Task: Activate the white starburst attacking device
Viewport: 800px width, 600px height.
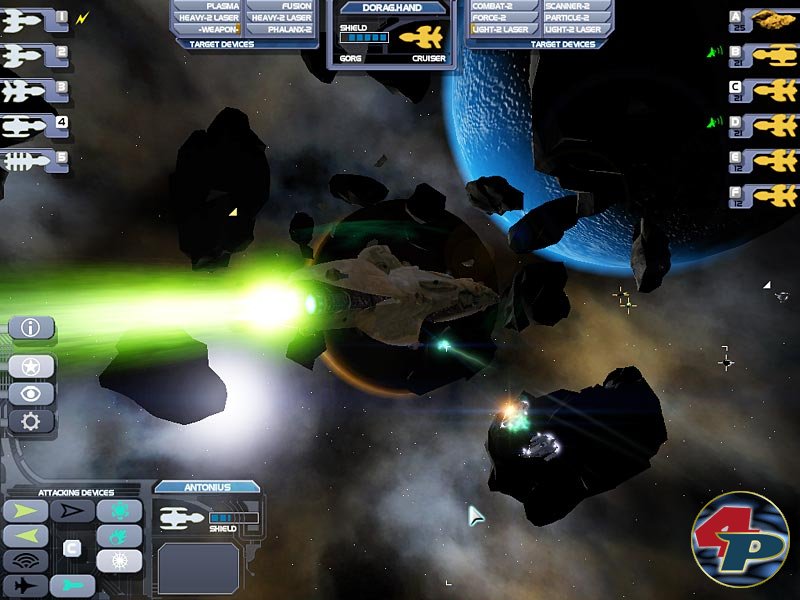Action: (119, 560)
